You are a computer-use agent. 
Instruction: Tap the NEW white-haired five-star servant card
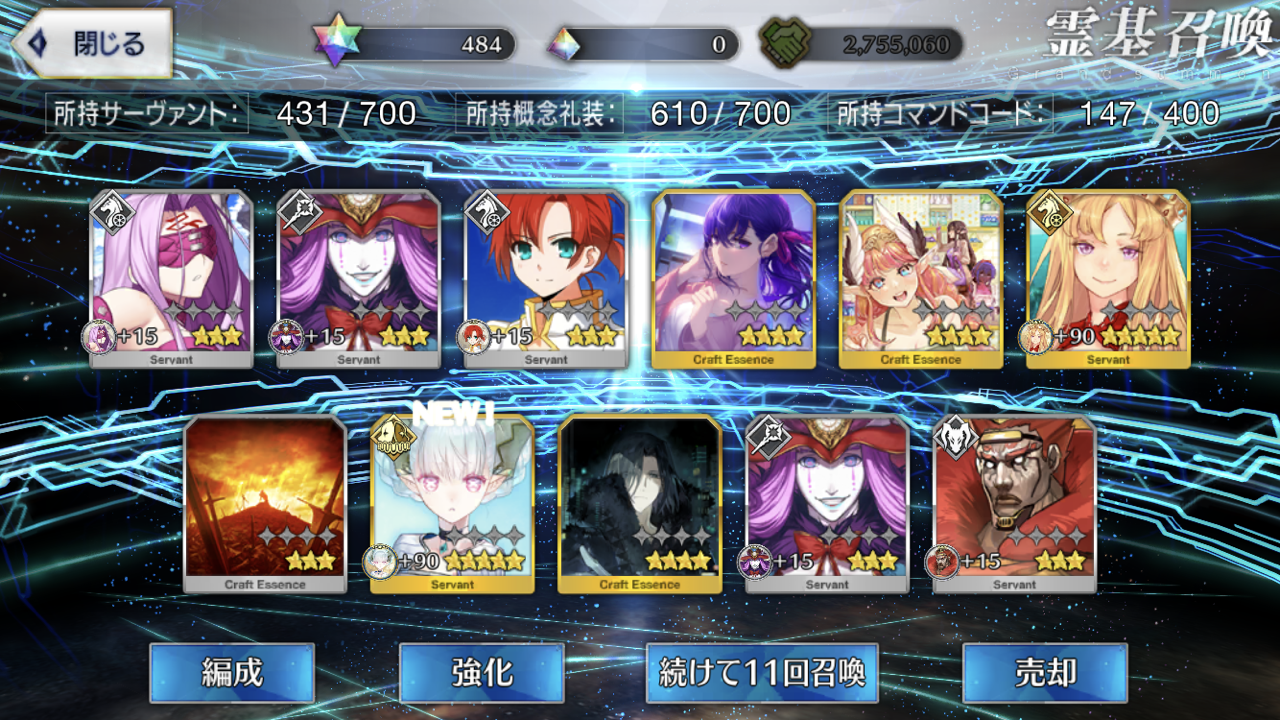pyautogui.click(x=452, y=504)
